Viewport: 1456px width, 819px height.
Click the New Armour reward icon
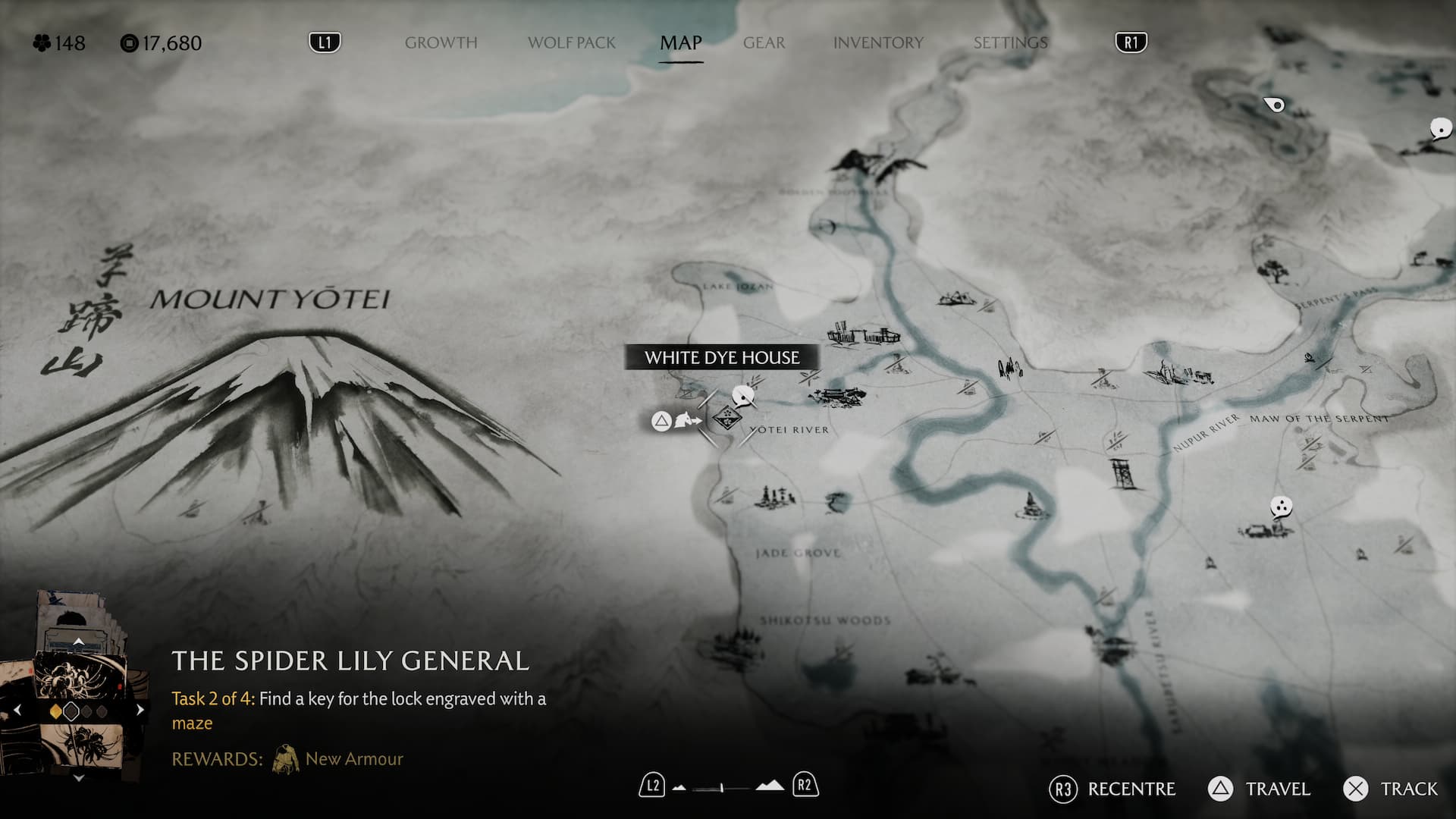[x=286, y=759]
